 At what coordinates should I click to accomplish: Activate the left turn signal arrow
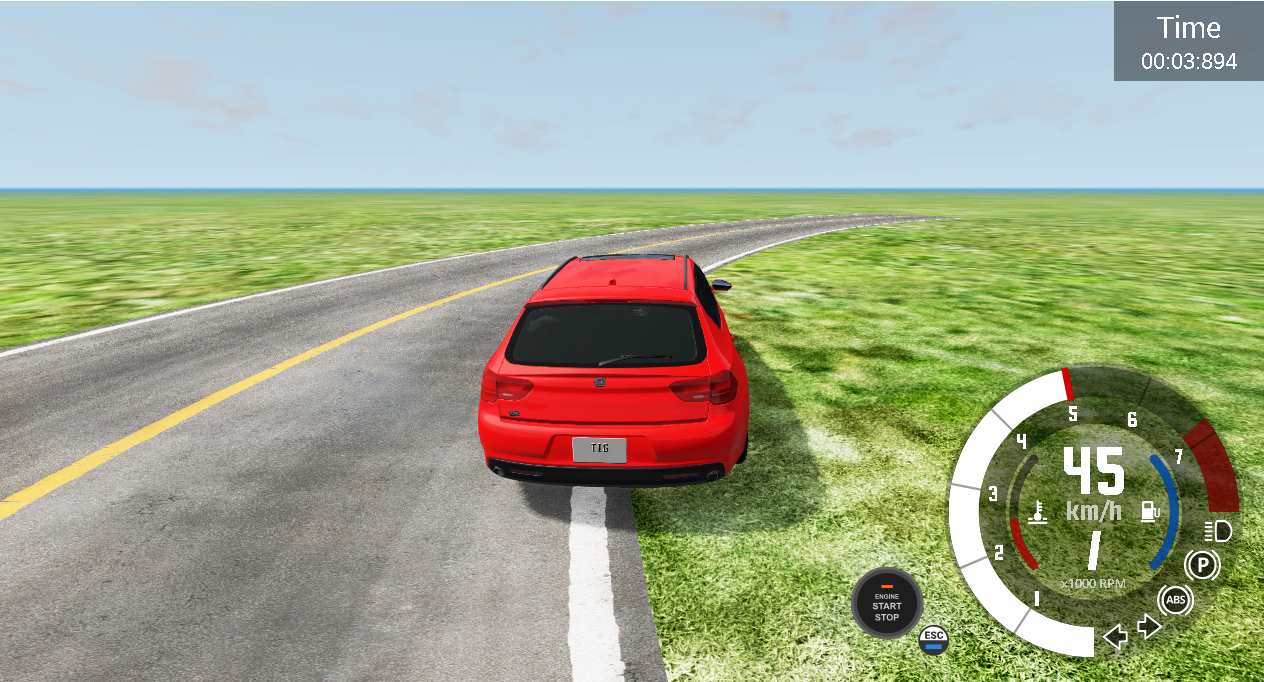coord(1115,636)
